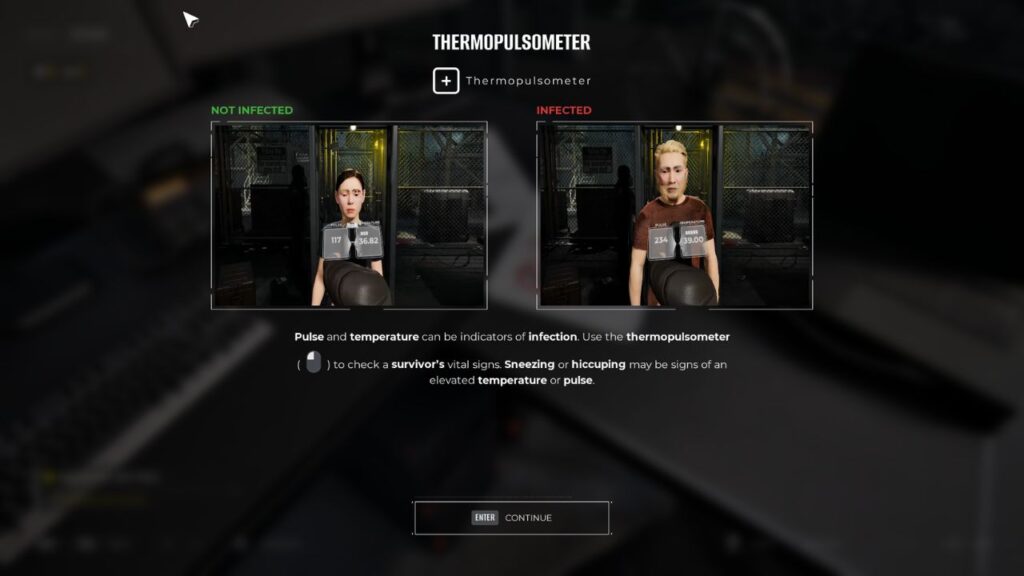Continue past the Thermopulsometer tutorial
1024x576 pixels.
pos(511,517)
